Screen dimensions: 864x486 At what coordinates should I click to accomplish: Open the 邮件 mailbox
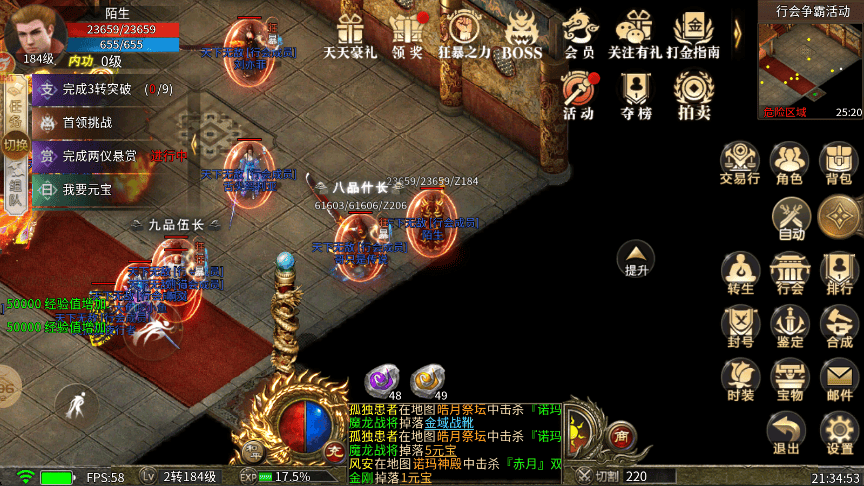(839, 380)
